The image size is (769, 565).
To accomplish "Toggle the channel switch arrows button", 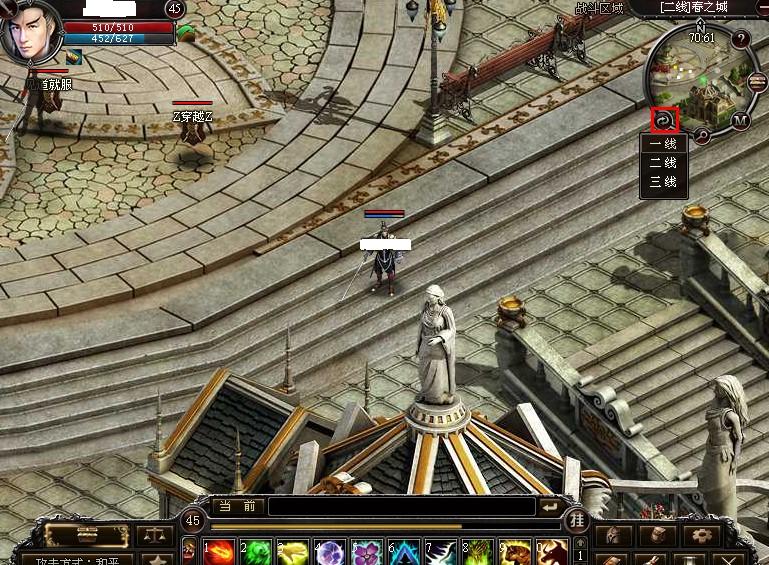I will point(664,120).
